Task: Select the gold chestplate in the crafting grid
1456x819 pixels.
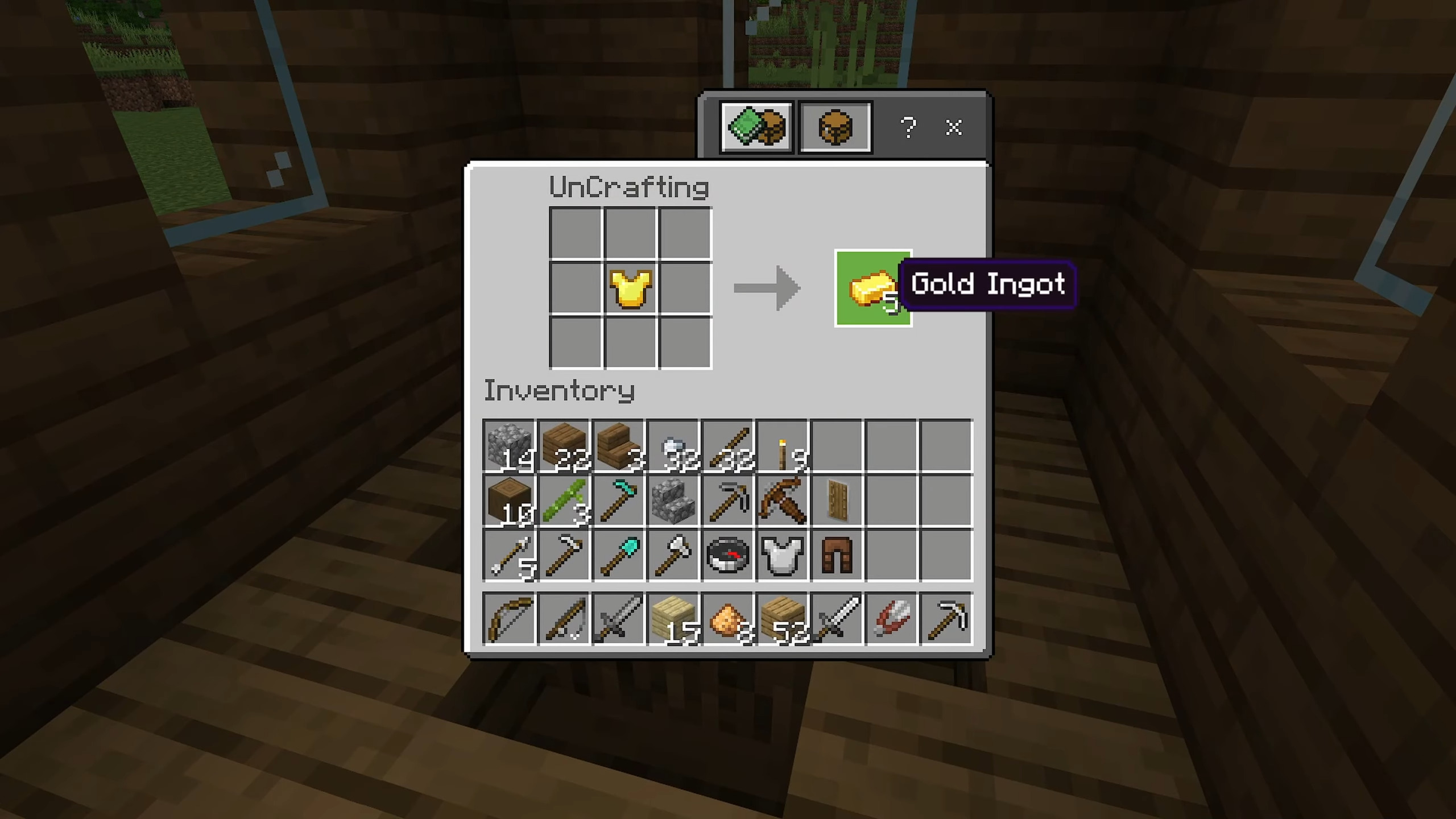Action: click(630, 288)
